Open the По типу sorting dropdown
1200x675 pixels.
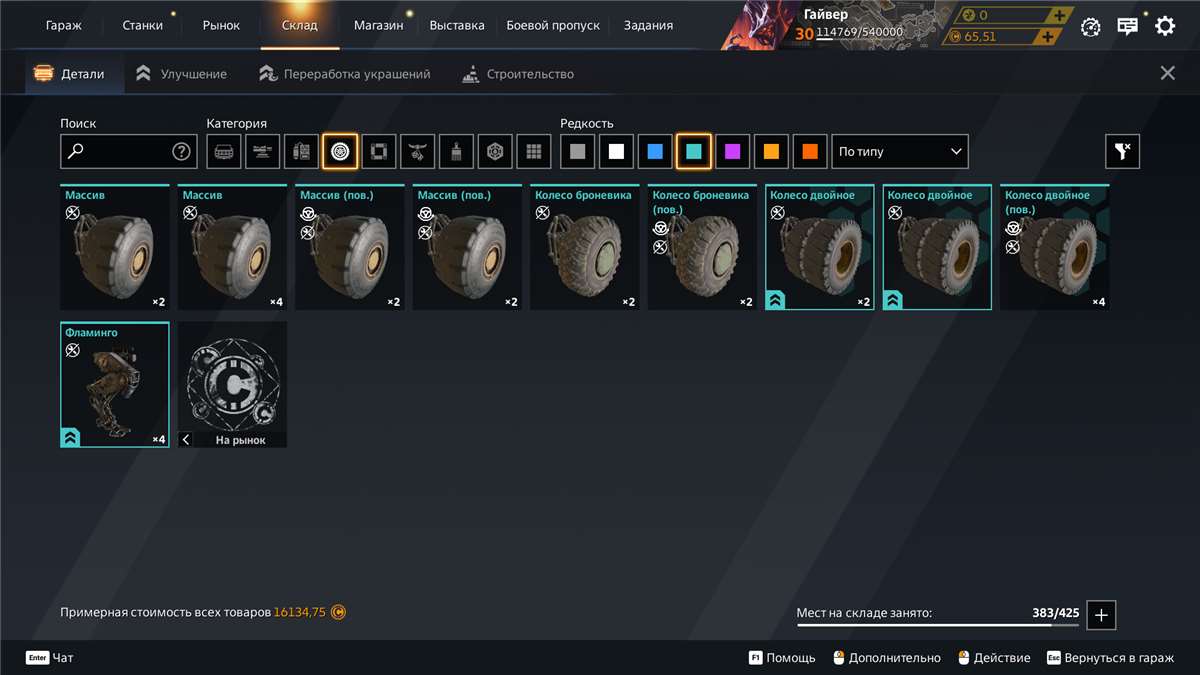pos(900,152)
